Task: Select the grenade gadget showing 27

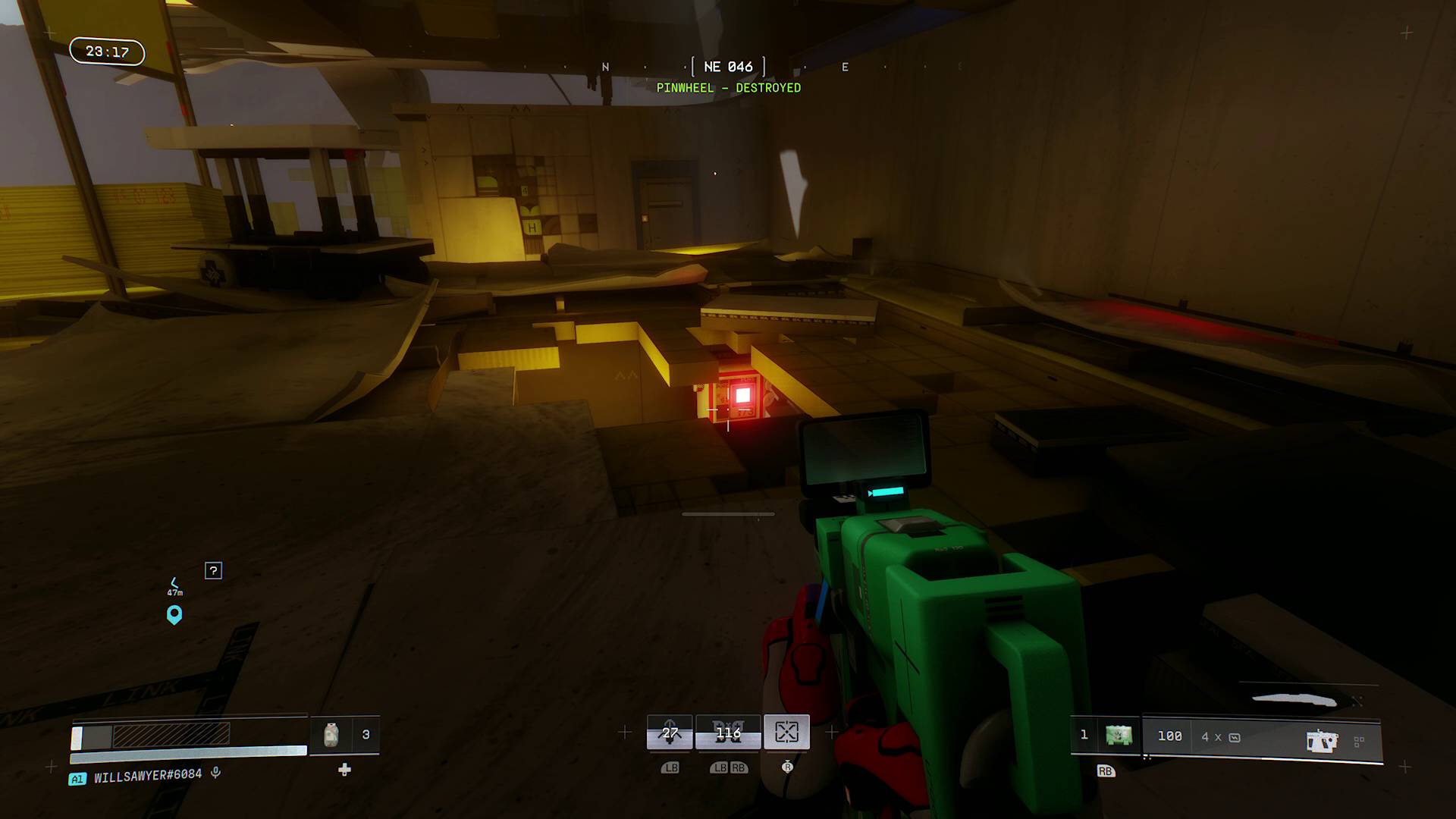Action: click(668, 732)
